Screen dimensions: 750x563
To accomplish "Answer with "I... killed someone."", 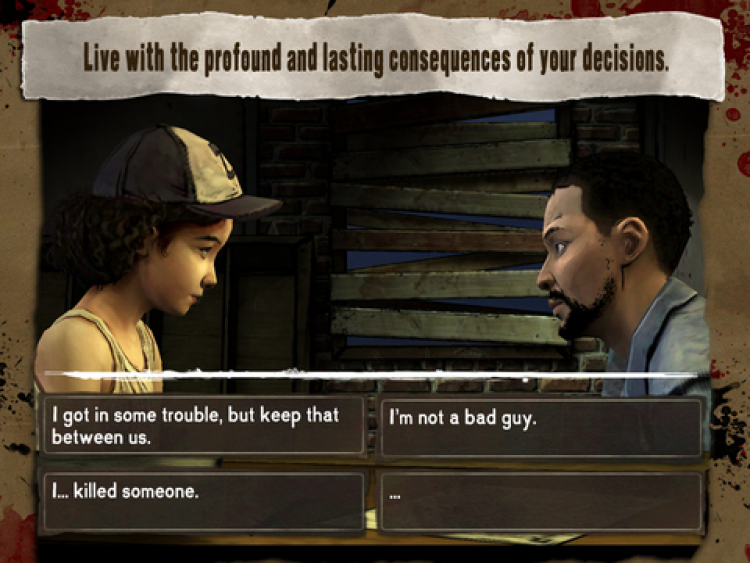I will click(x=201, y=501).
